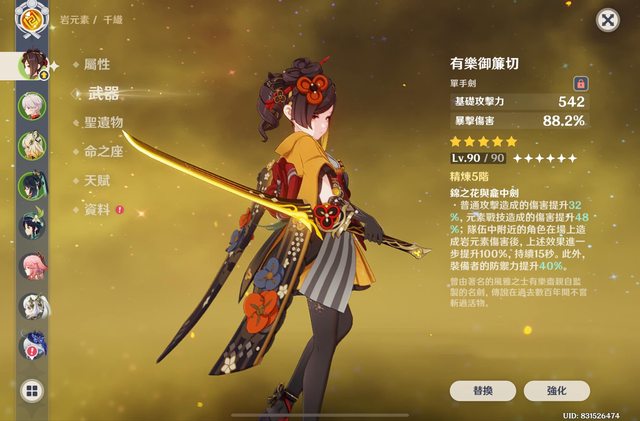640x421 pixels.
Task: Go to the 命之座 constellation section
Action: click(103, 152)
